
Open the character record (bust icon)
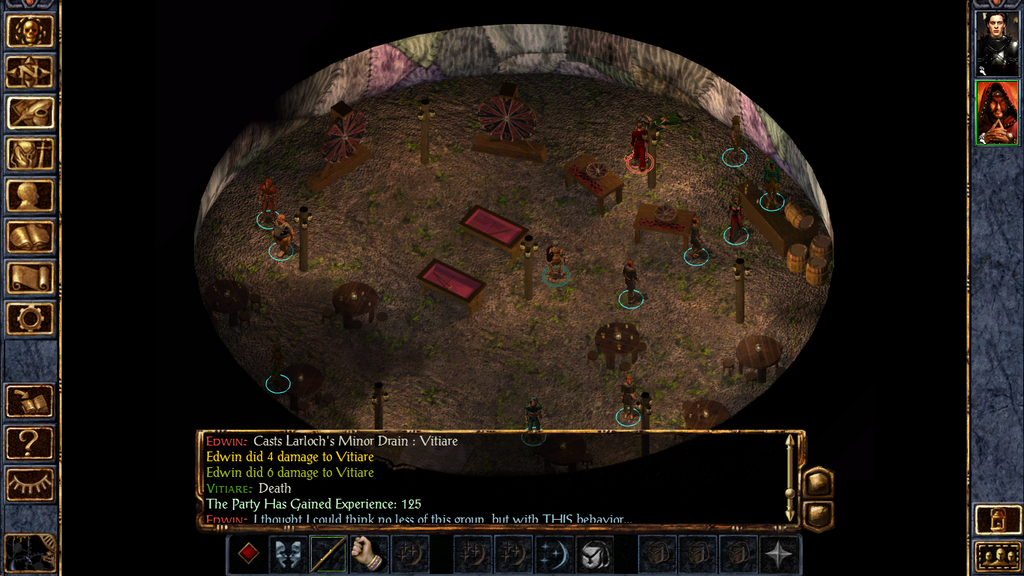tap(30, 195)
